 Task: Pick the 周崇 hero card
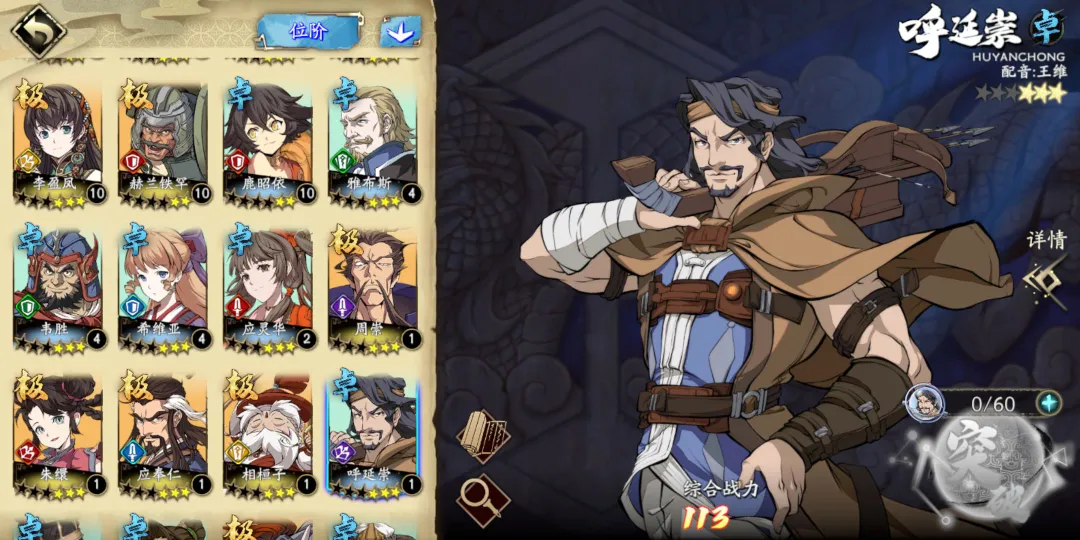point(372,287)
